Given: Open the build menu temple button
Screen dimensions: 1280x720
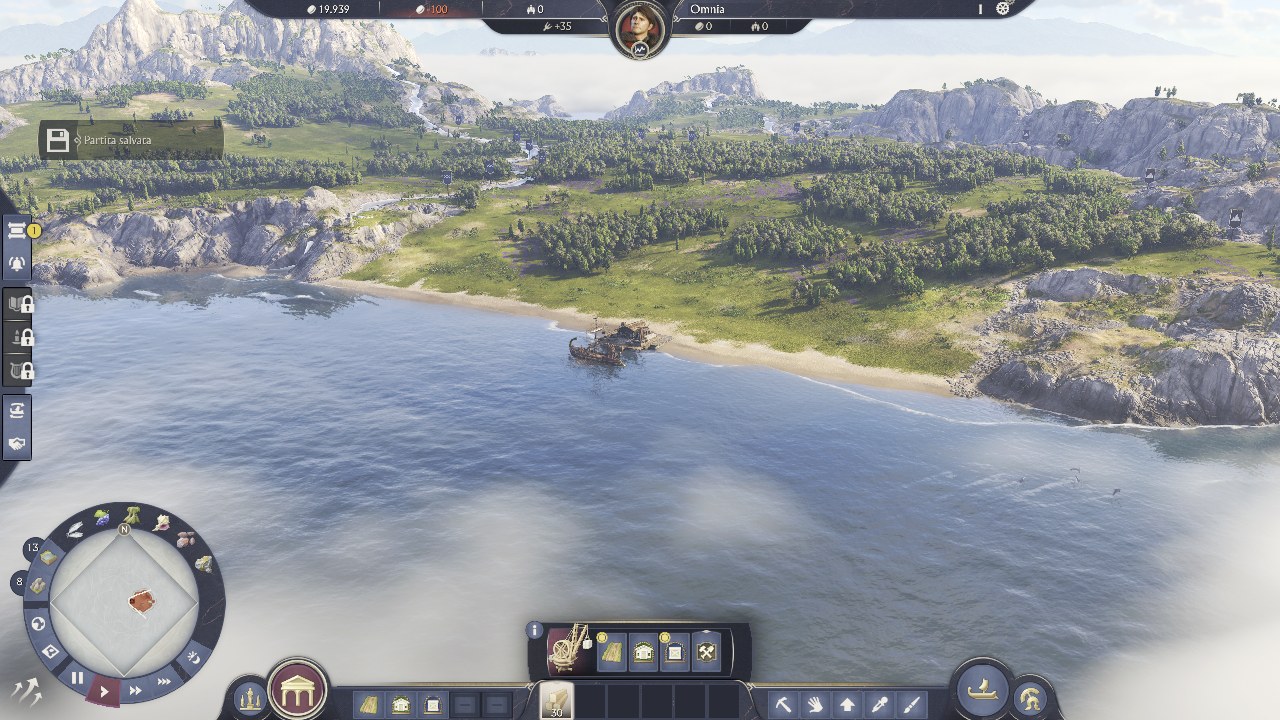Looking at the screenshot, I should pos(298,689).
